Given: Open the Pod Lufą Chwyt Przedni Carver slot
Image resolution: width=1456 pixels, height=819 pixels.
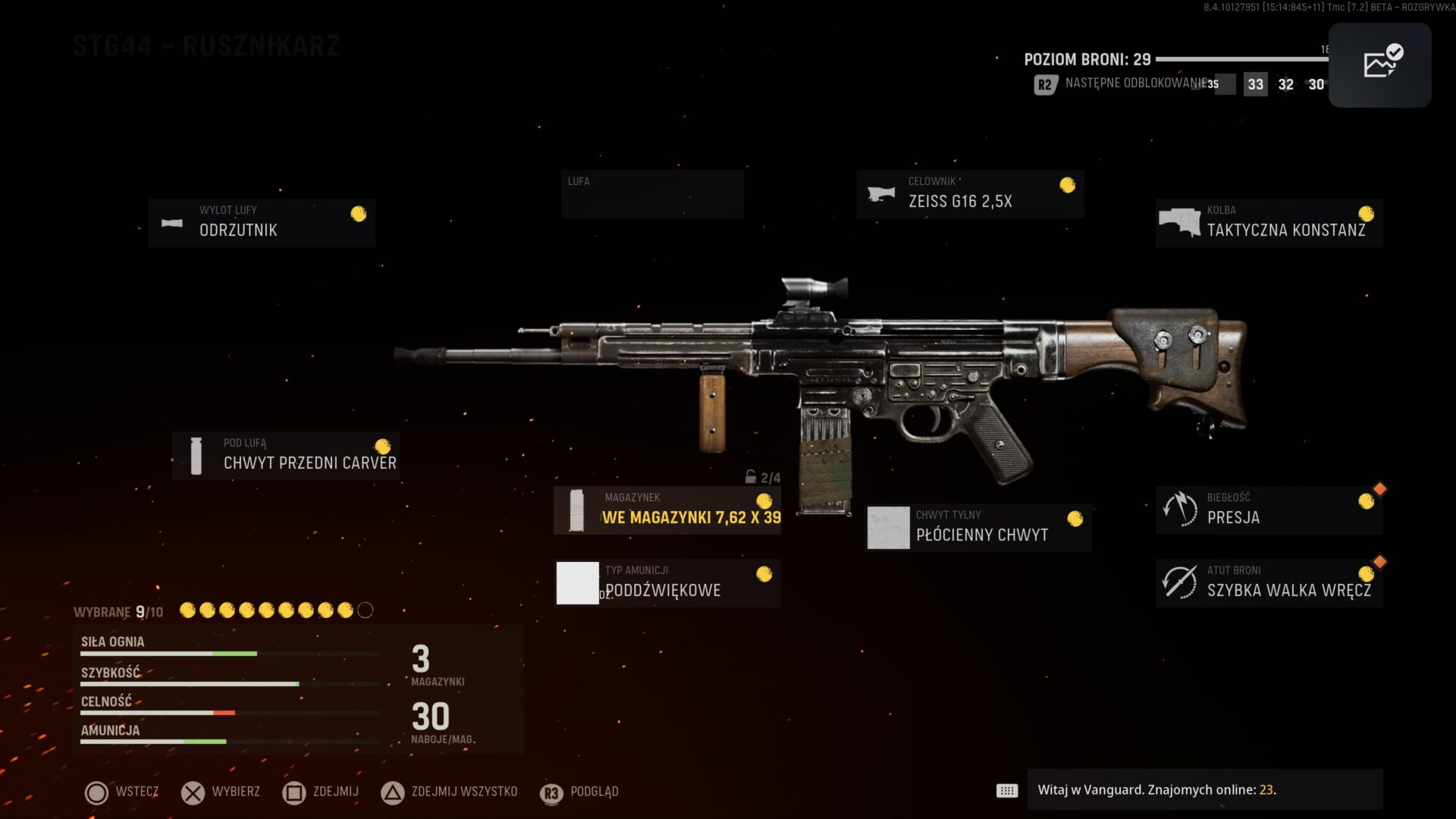Looking at the screenshot, I should coord(286,455).
